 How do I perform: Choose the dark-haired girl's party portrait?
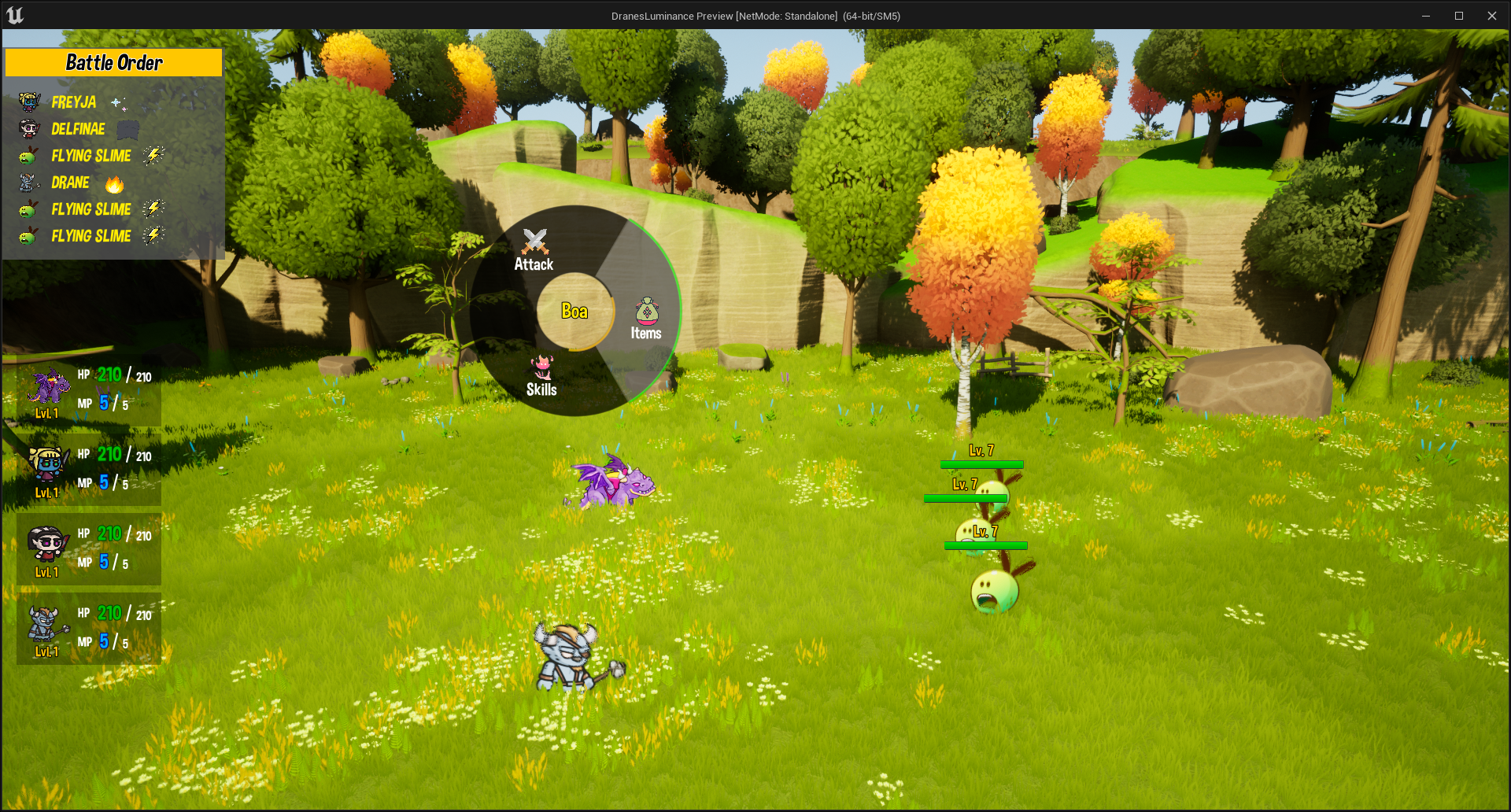(x=46, y=544)
